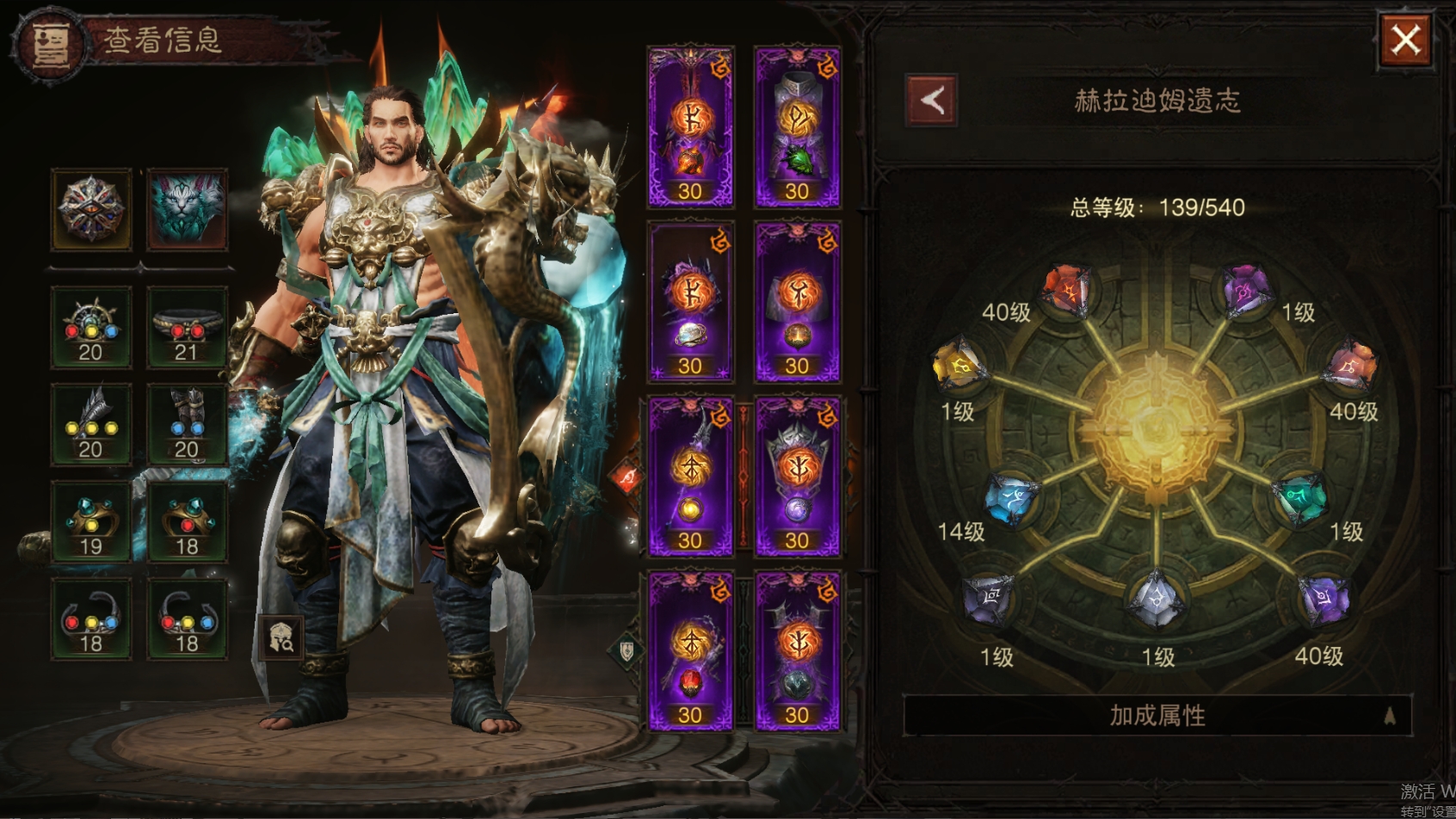1456x819 pixels.
Task: Select the yellow gem node on the wheel
Action: (x=959, y=365)
